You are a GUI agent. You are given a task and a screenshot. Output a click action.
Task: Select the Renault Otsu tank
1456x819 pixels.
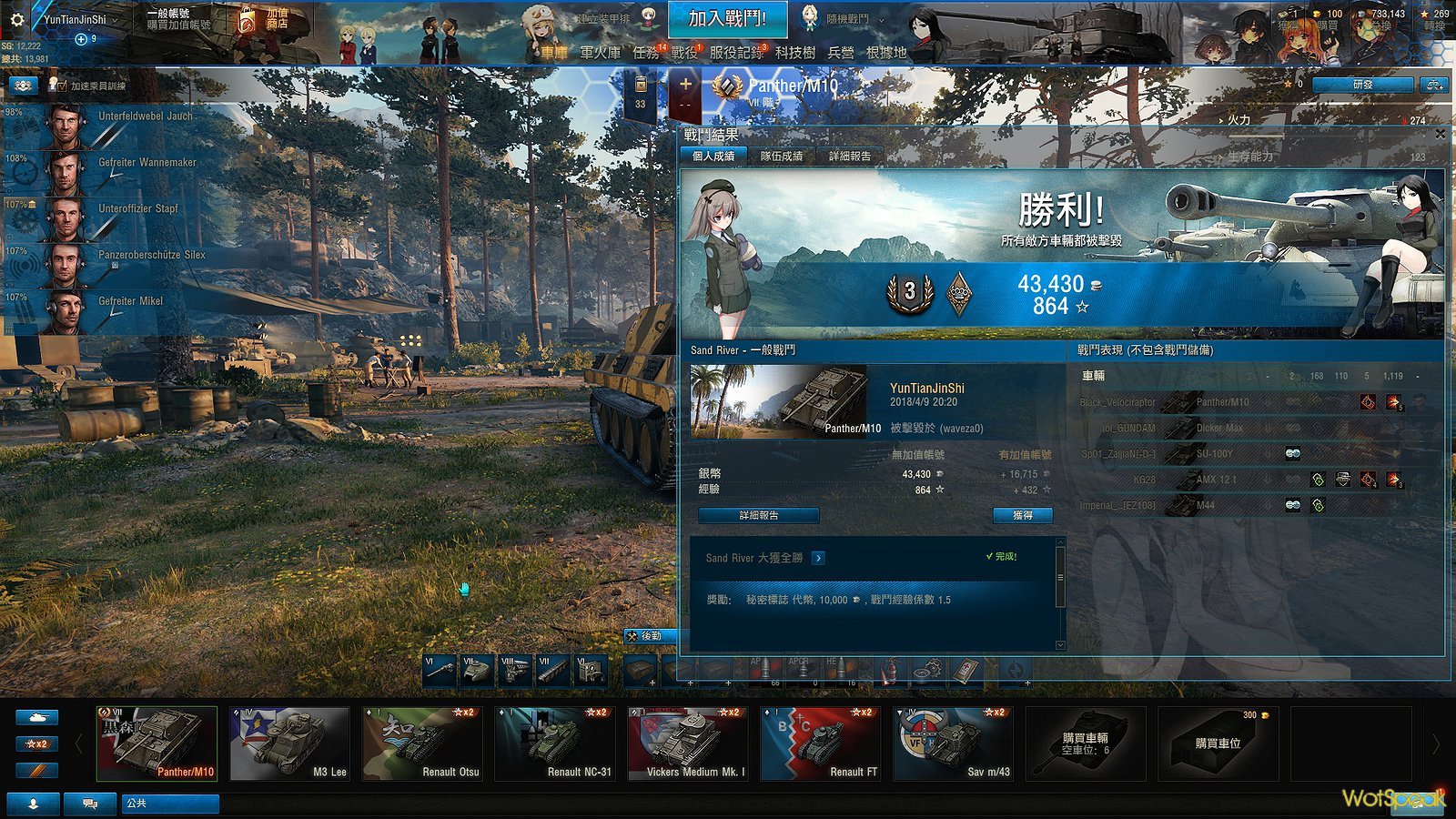click(x=422, y=743)
